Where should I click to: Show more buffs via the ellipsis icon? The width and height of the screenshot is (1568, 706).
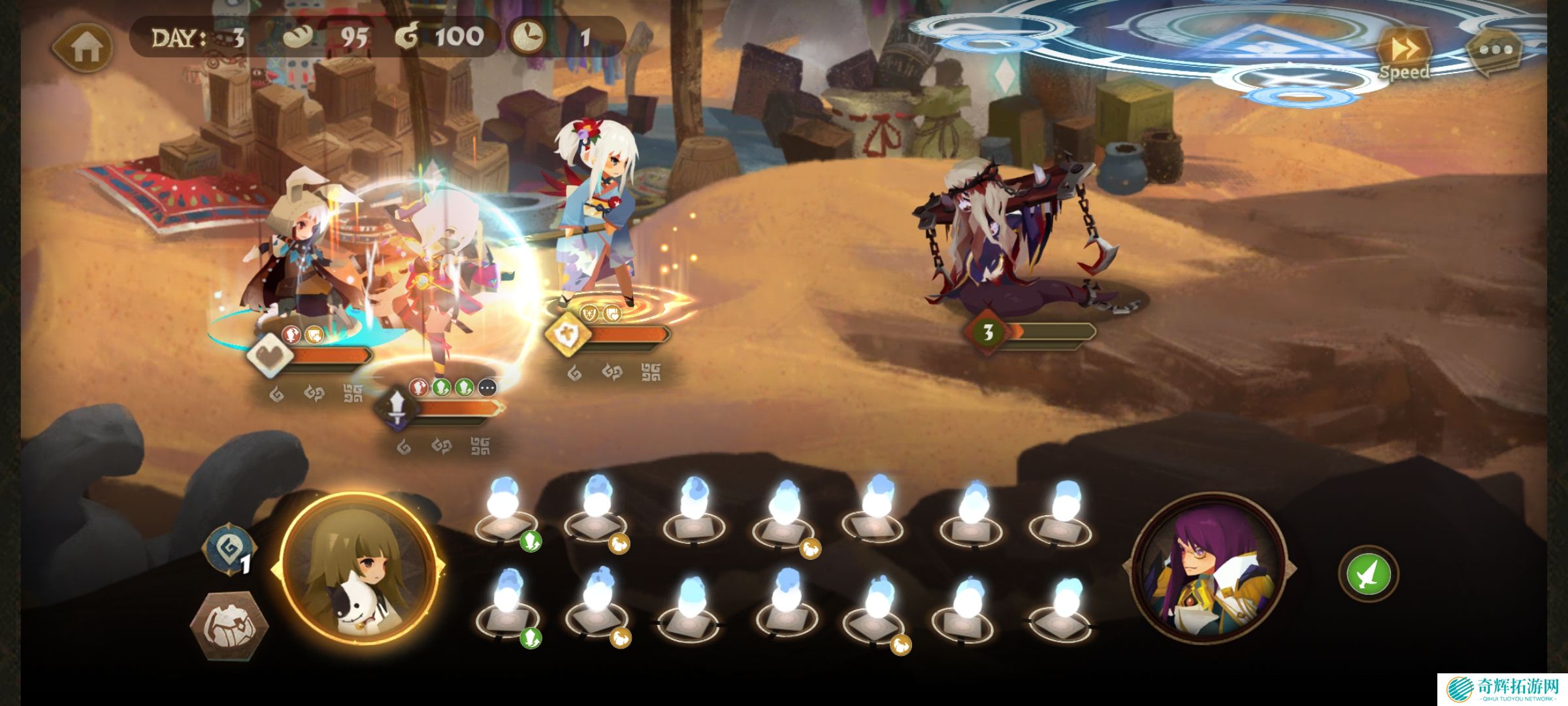[487, 388]
